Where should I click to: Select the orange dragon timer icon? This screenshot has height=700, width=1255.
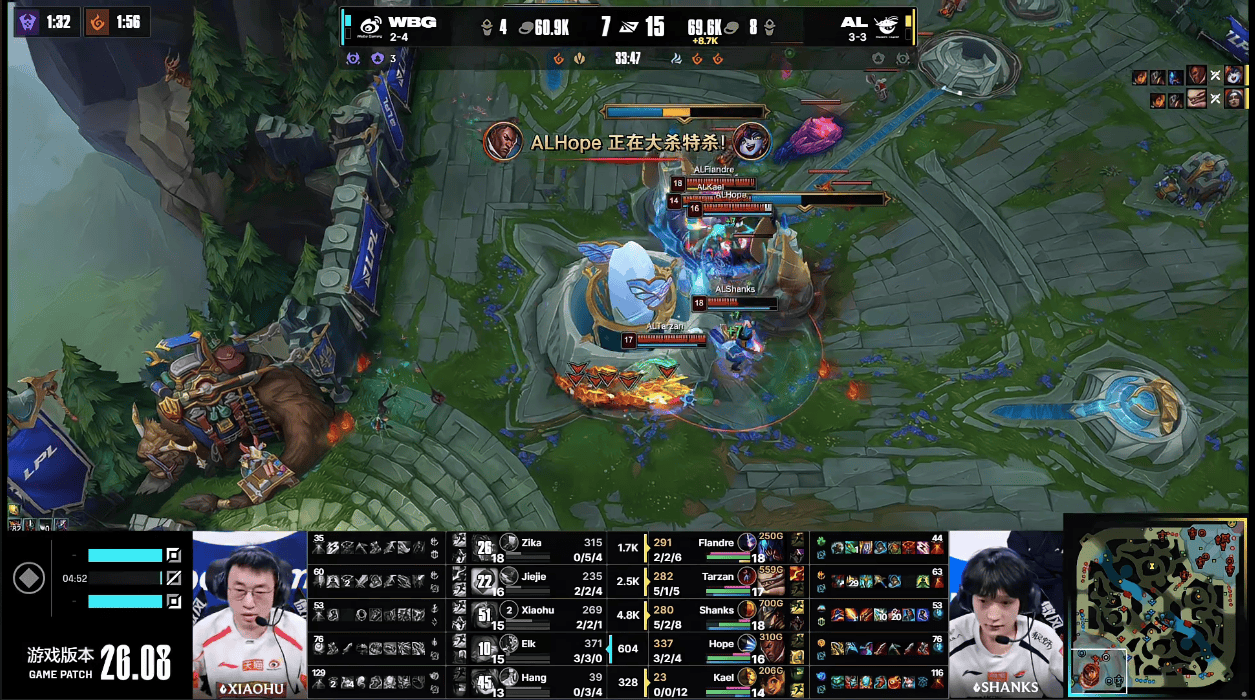[x=97, y=22]
